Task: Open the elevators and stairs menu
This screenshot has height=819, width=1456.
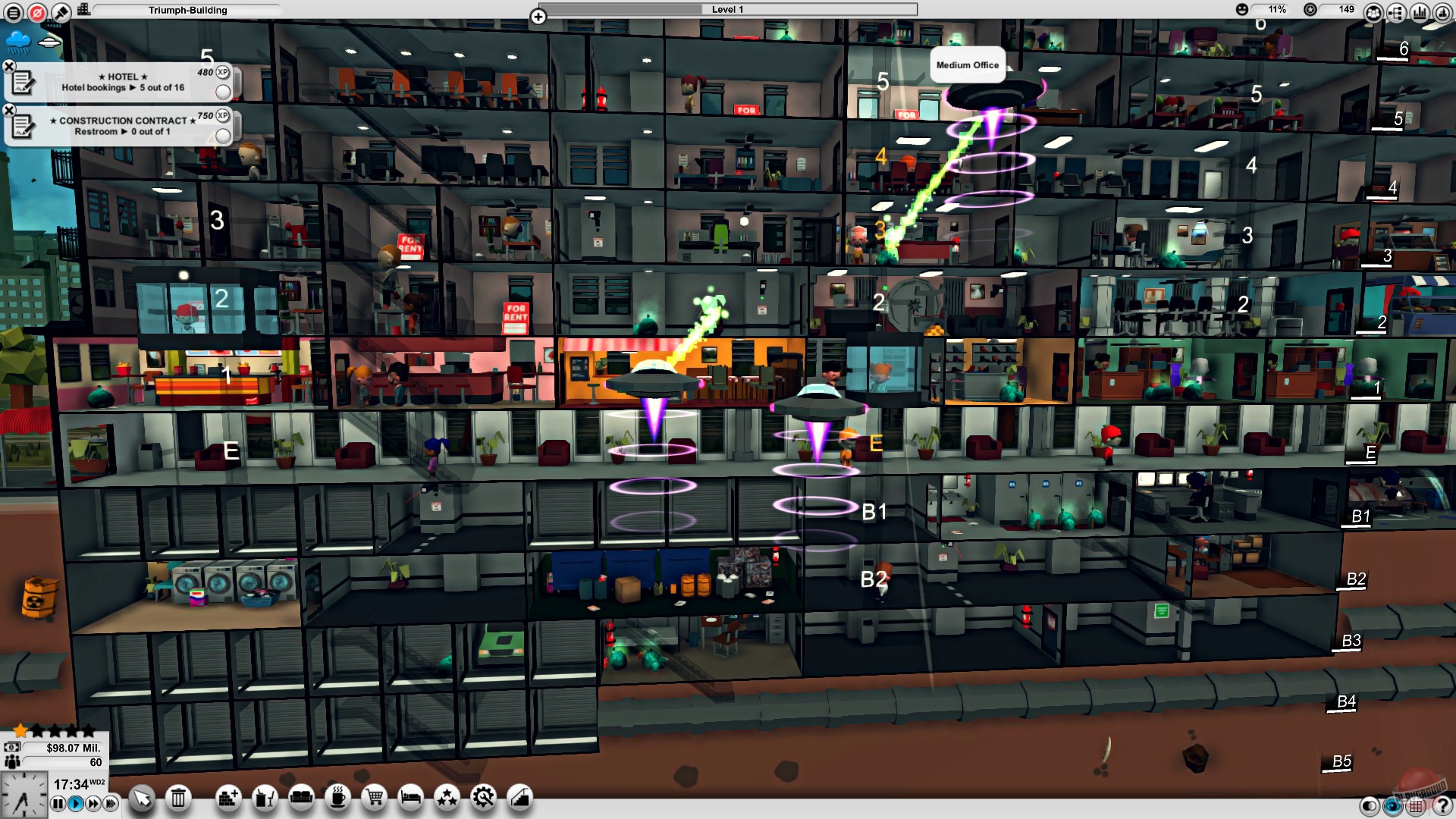Action: click(x=519, y=797)
